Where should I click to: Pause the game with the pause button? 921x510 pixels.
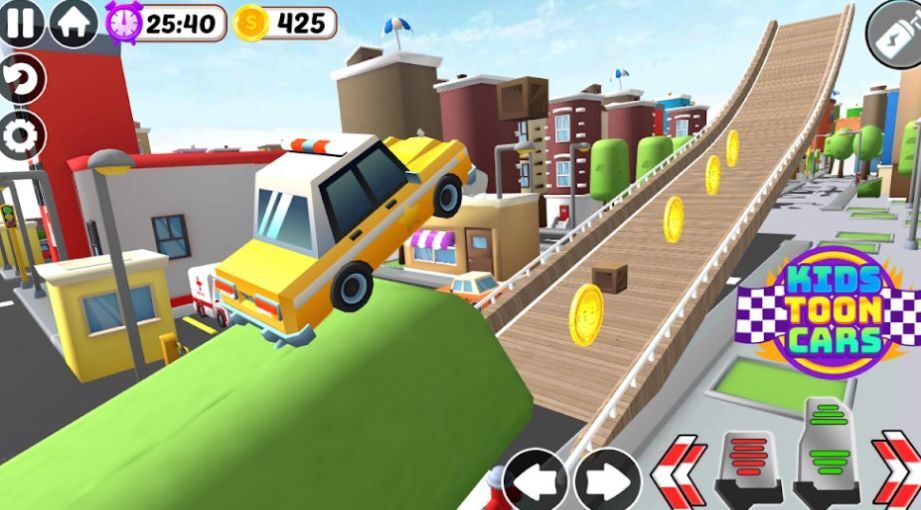click(x=21, y=21)
